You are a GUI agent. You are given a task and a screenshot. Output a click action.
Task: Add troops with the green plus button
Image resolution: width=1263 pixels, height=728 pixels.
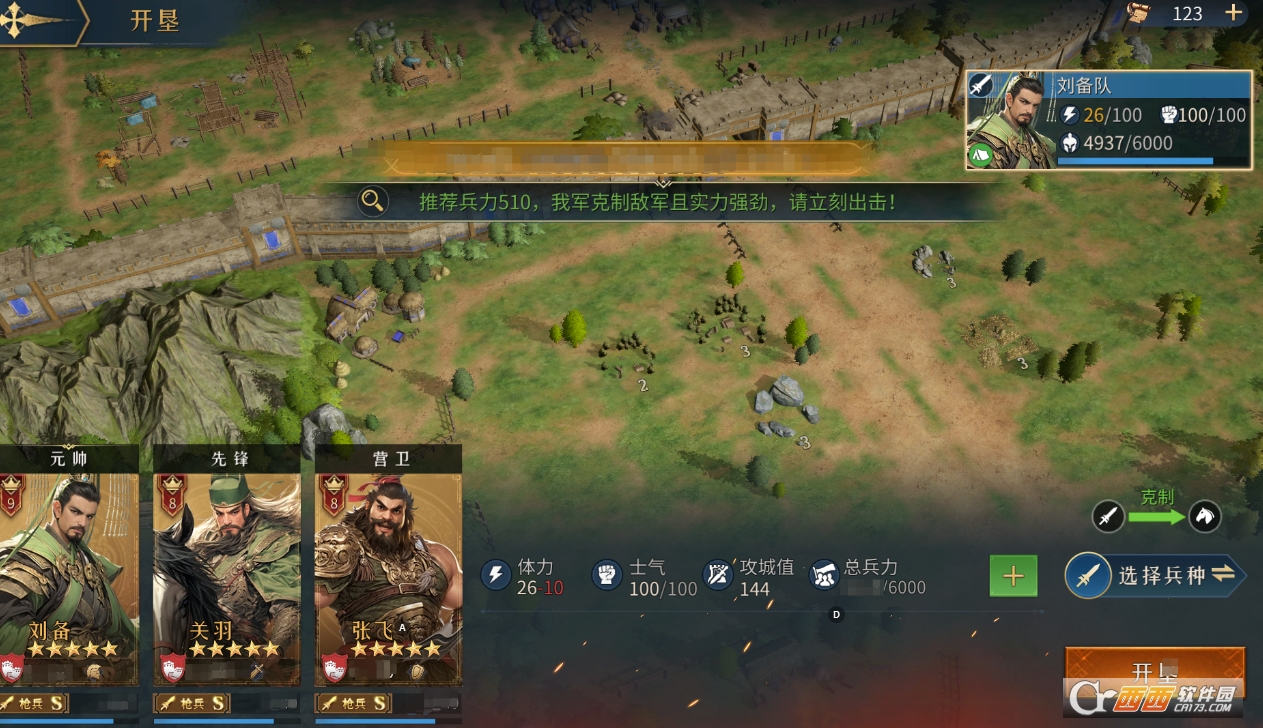1013,576
